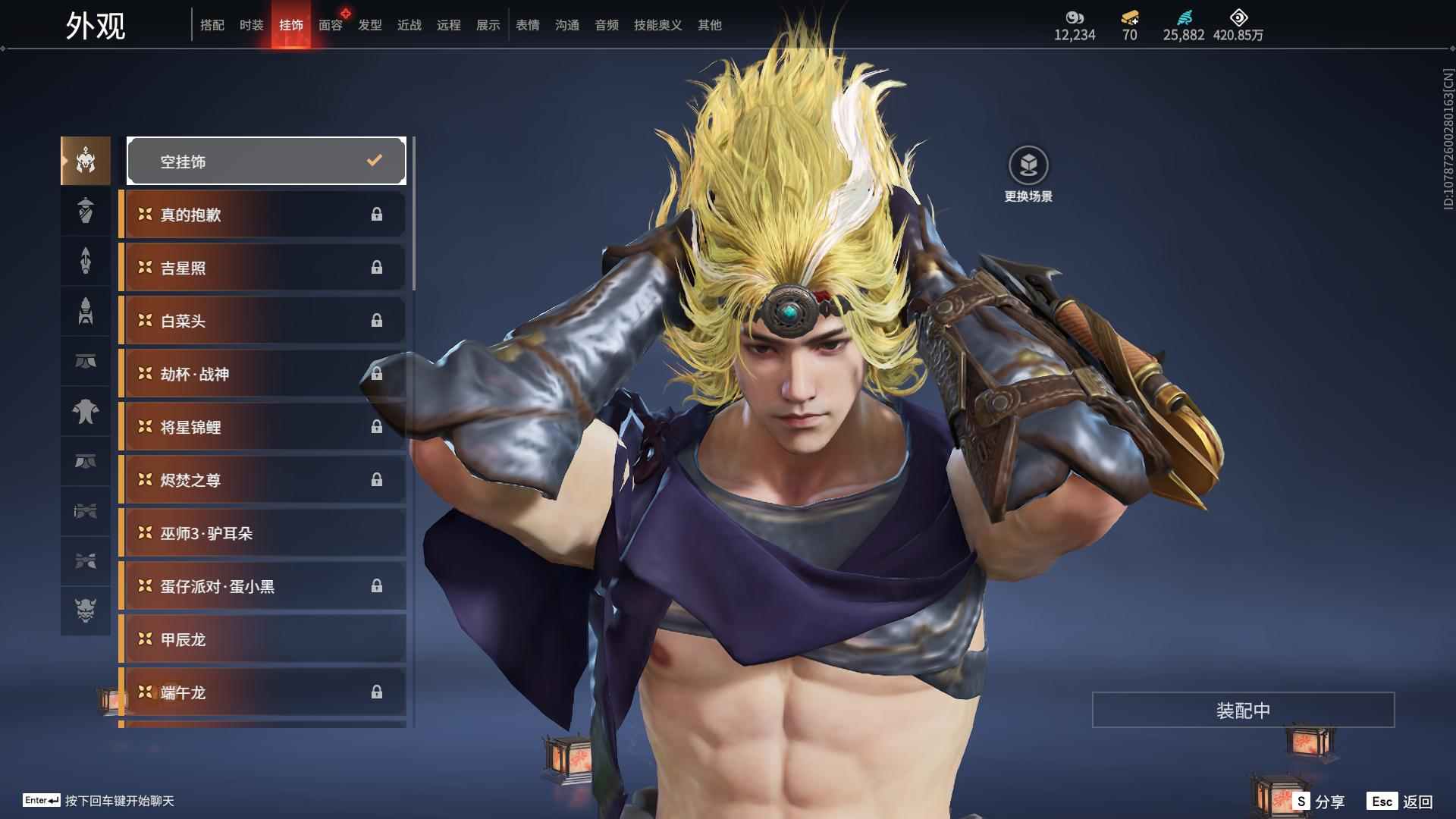
Task: Select the oni mask accessory category
Action: (86, 610)
